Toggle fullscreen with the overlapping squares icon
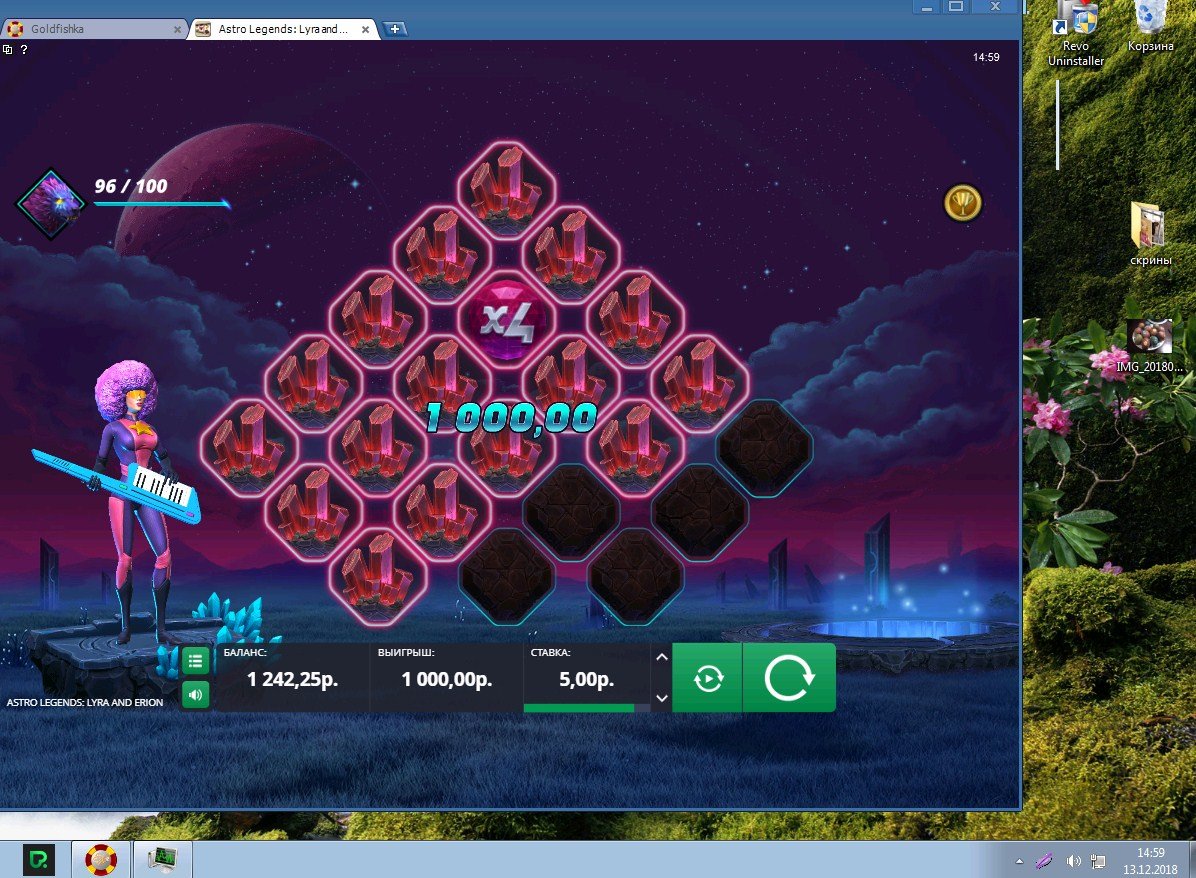Screen dimensions: 1196x878 8,49
